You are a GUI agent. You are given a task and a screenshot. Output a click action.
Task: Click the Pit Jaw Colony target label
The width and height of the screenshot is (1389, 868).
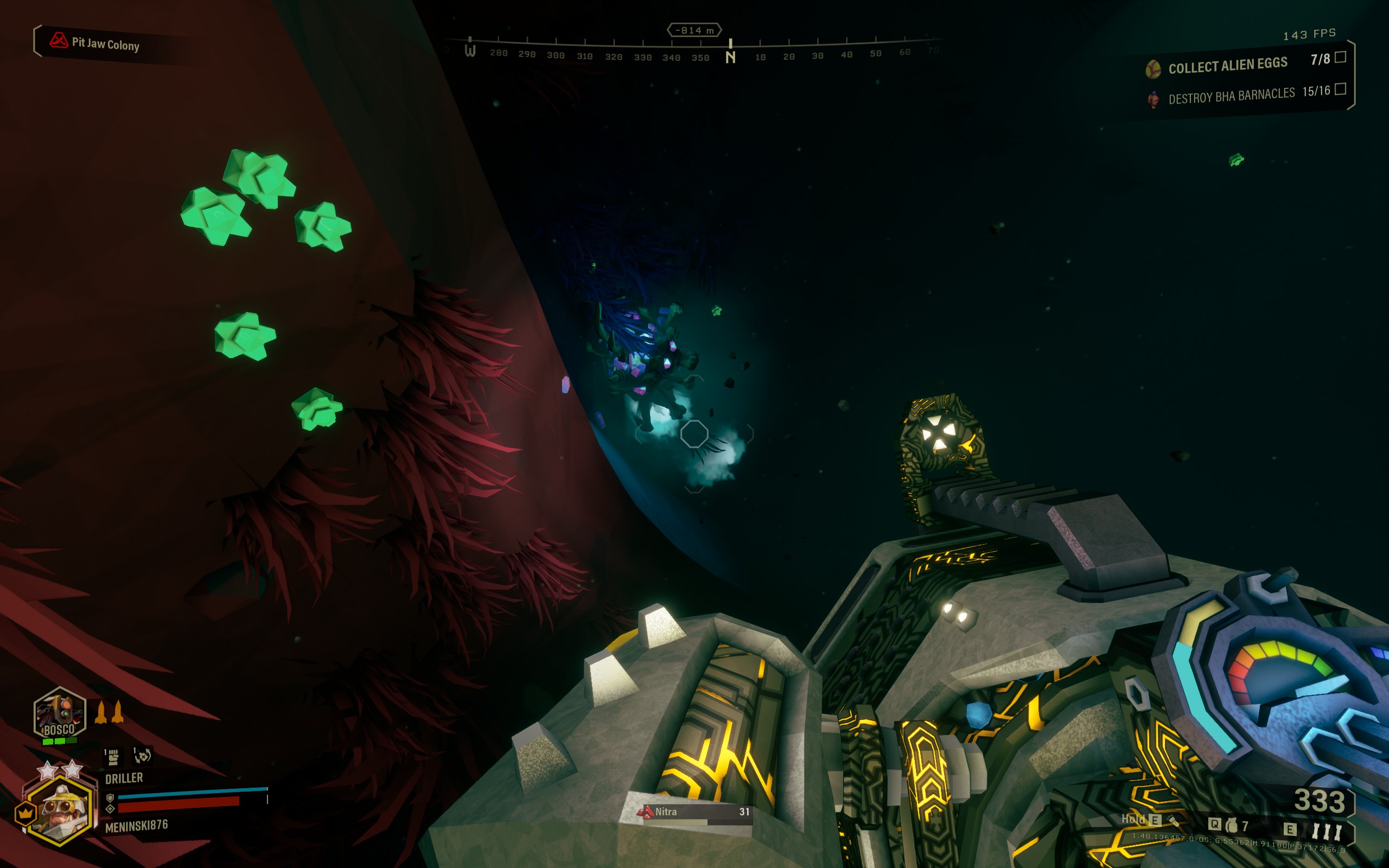point(105,43)
